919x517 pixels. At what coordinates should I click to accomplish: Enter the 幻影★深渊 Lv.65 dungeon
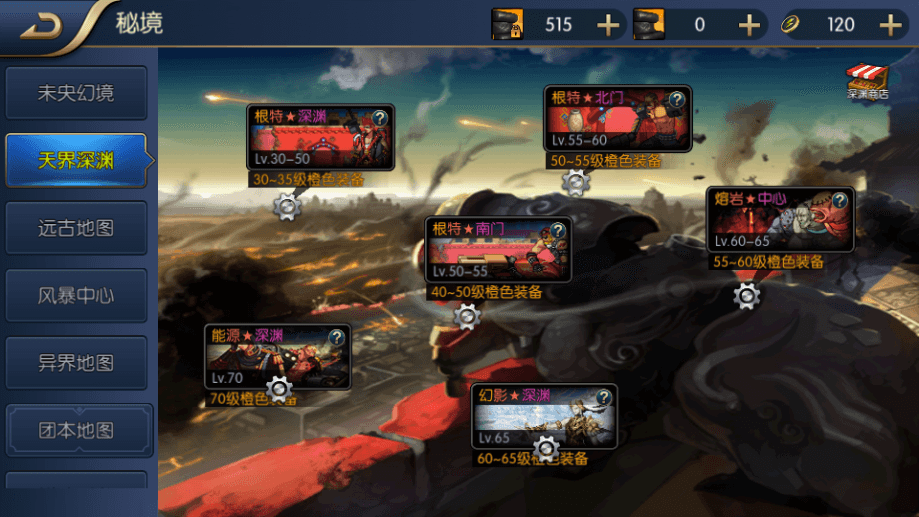point(544,417)
